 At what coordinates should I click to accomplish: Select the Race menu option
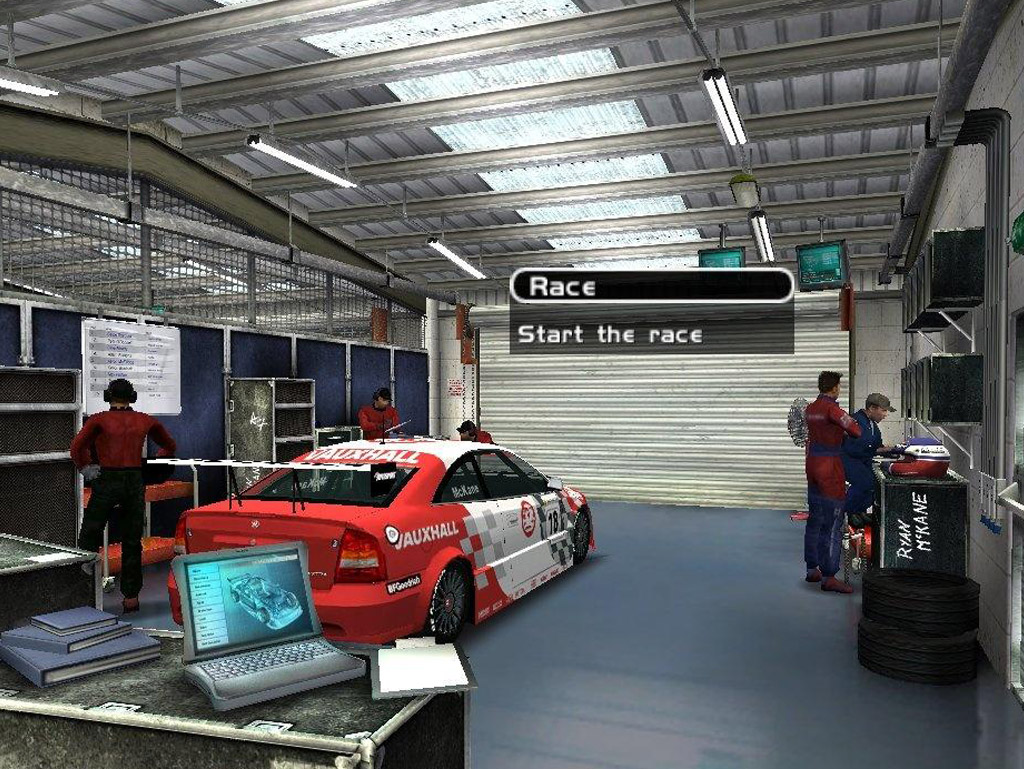coord(651,287)
